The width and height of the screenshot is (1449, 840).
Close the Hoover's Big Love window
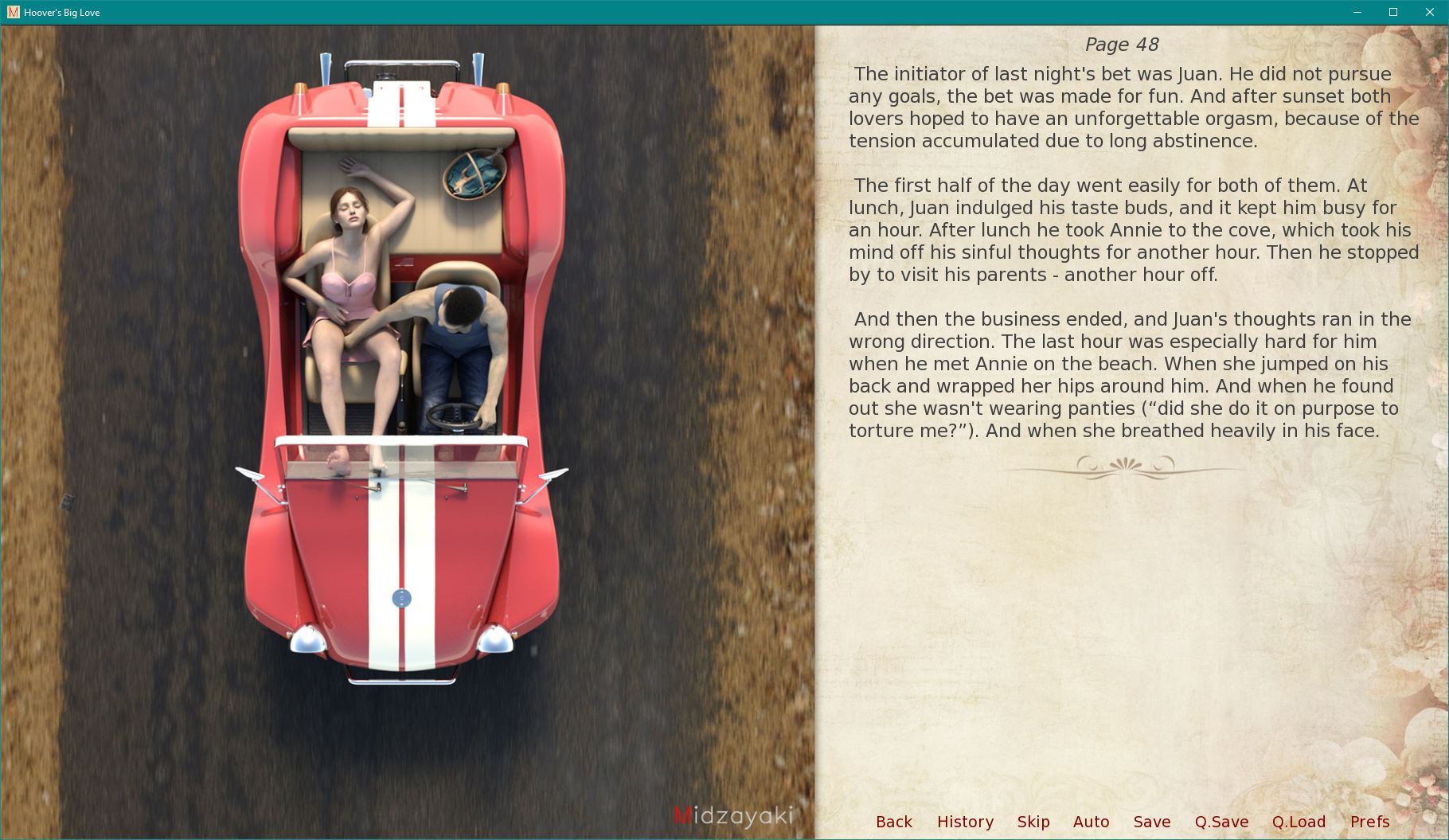pos(1429,12)
